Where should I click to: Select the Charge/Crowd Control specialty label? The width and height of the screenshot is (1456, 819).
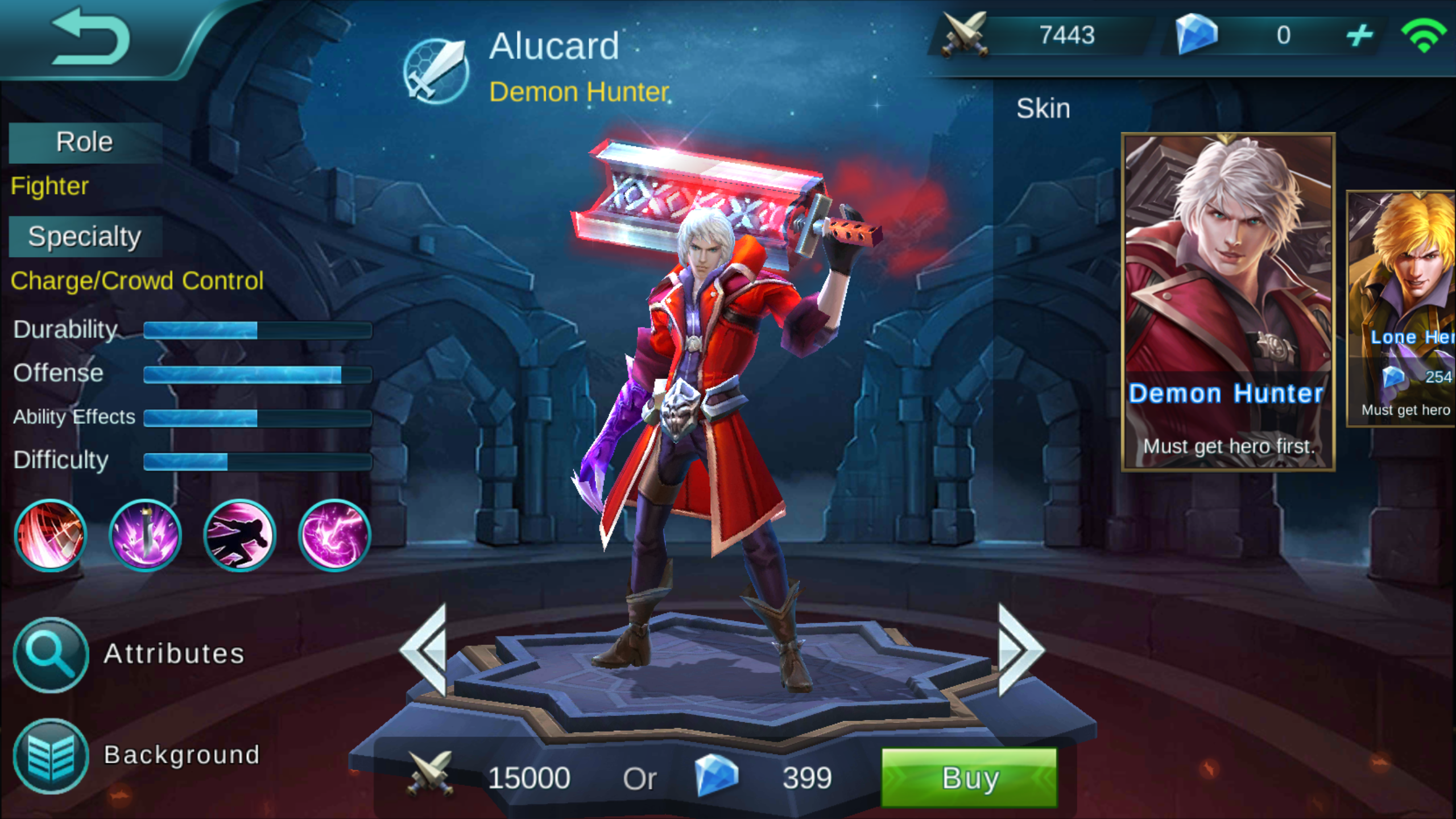tap(136, 280)
